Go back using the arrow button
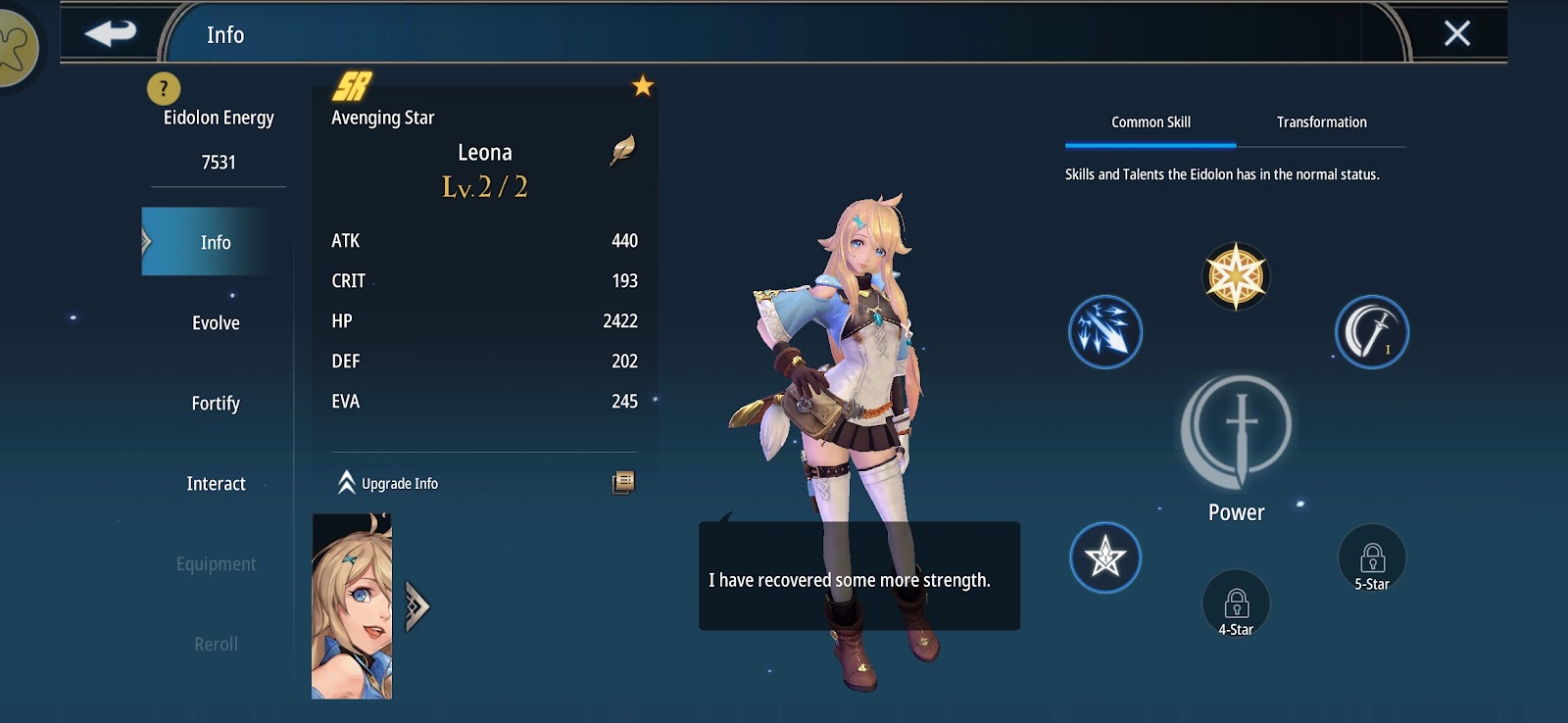 click(x=110, y=33)
